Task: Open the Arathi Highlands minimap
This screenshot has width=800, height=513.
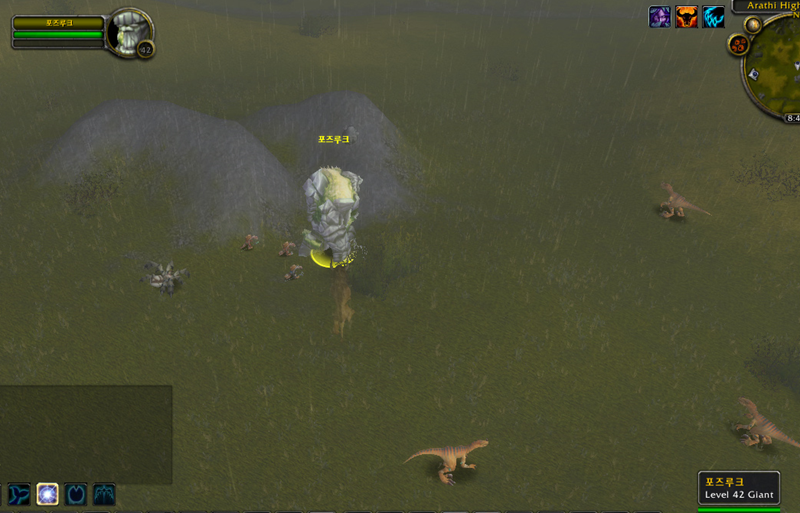Action: [778, 68]
